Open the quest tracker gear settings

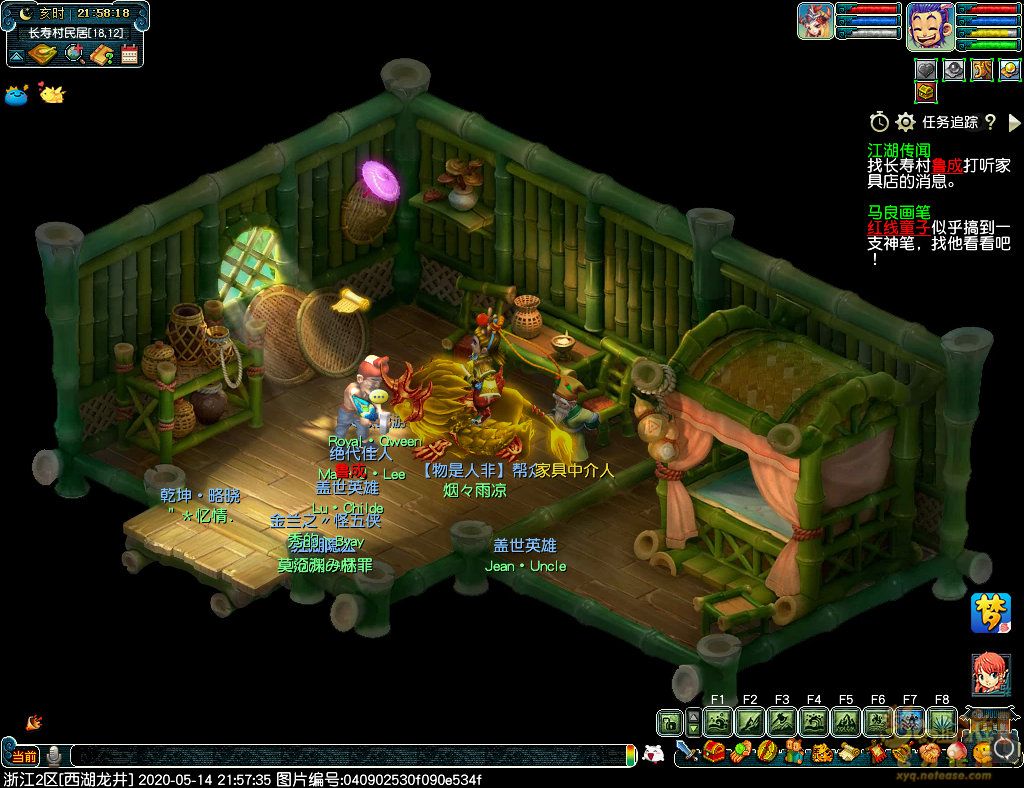click(906, 122)
